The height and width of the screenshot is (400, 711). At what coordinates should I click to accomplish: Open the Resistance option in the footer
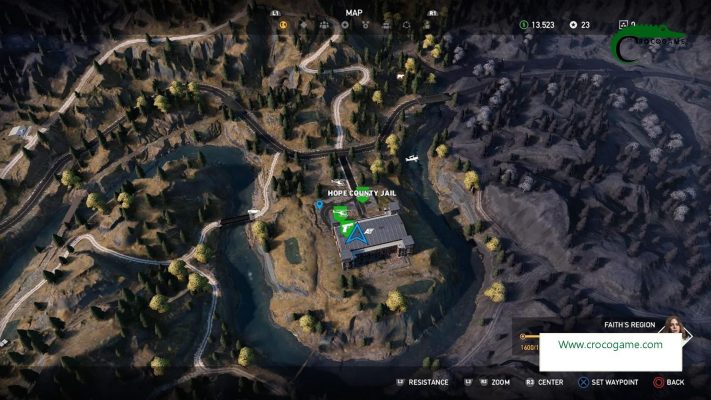tap(423, 382)
